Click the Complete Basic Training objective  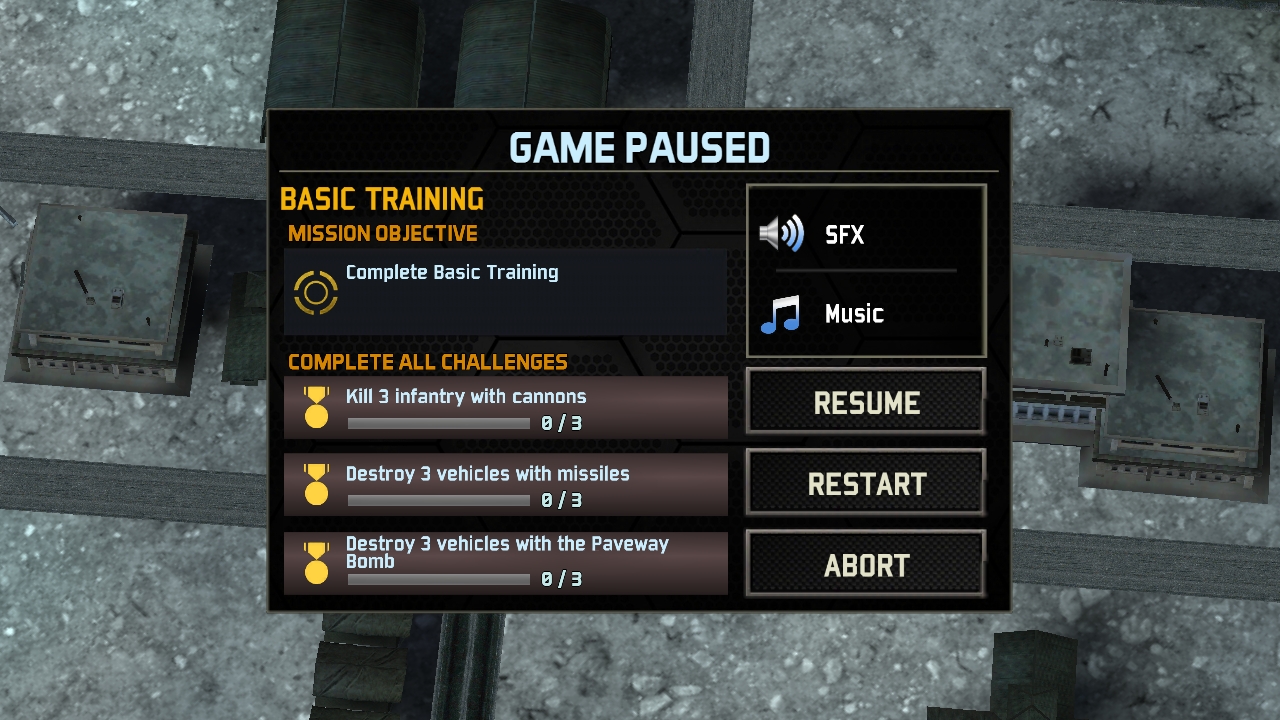pos(505,291)
